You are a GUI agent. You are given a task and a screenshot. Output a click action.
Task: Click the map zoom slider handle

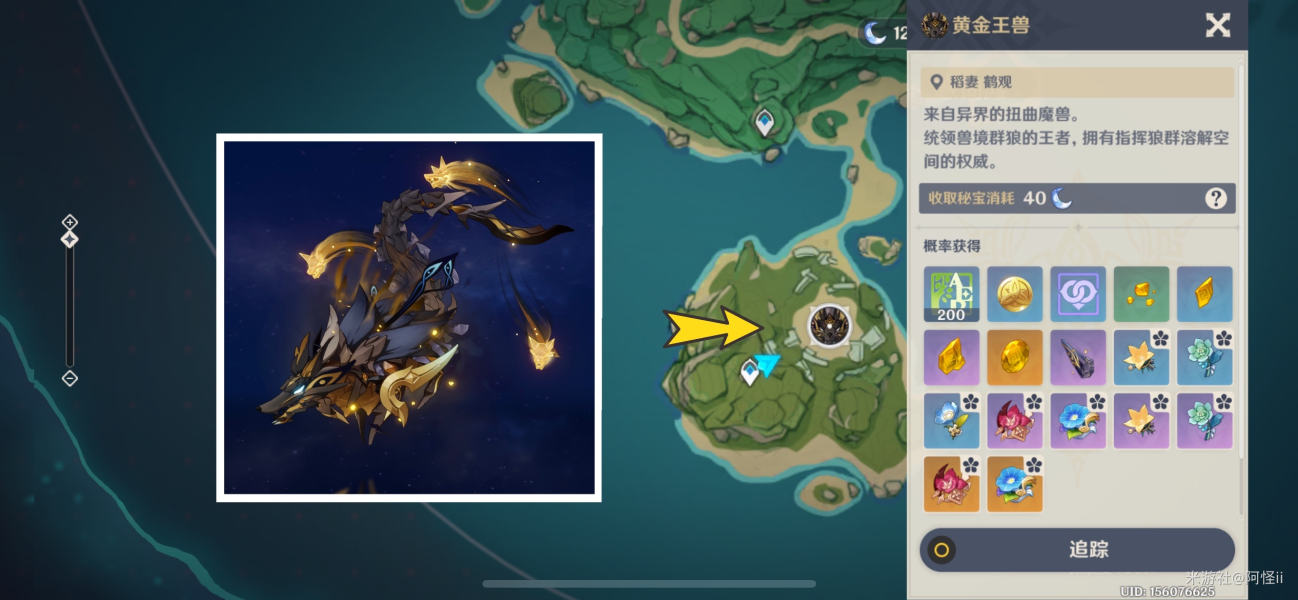(69, 240)
